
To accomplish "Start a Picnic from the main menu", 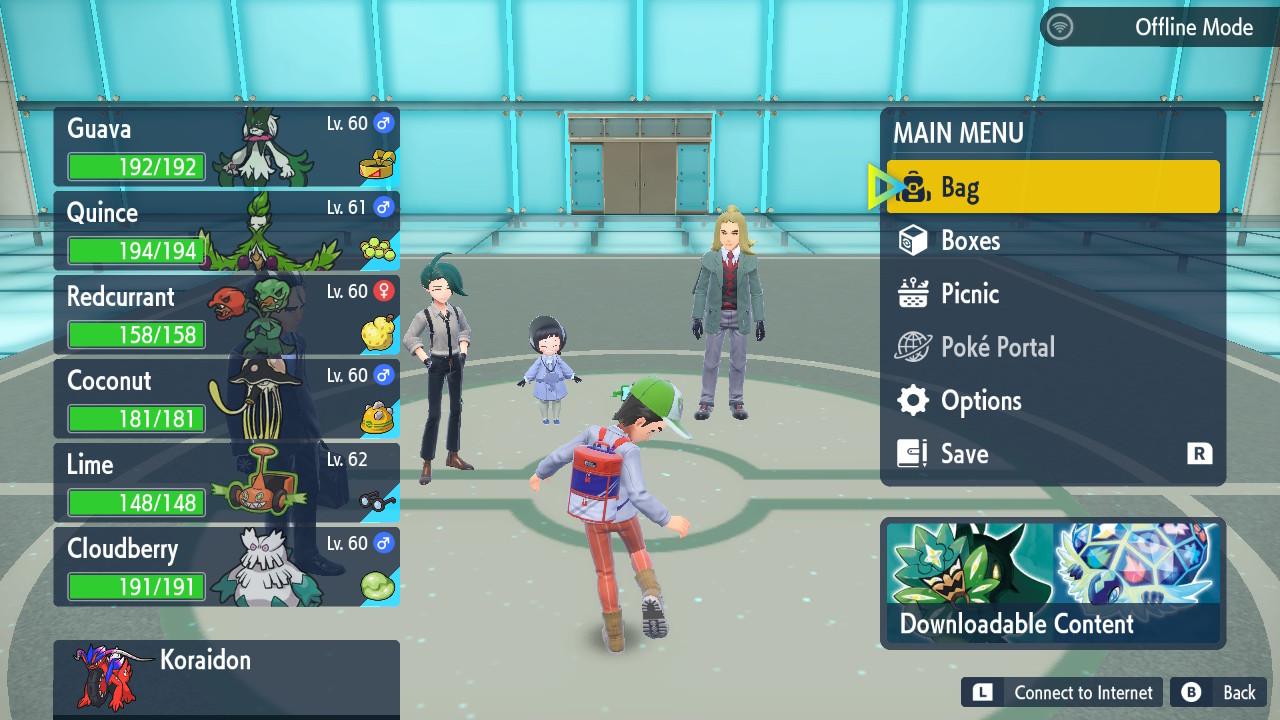I will (x=1052, y=294).
